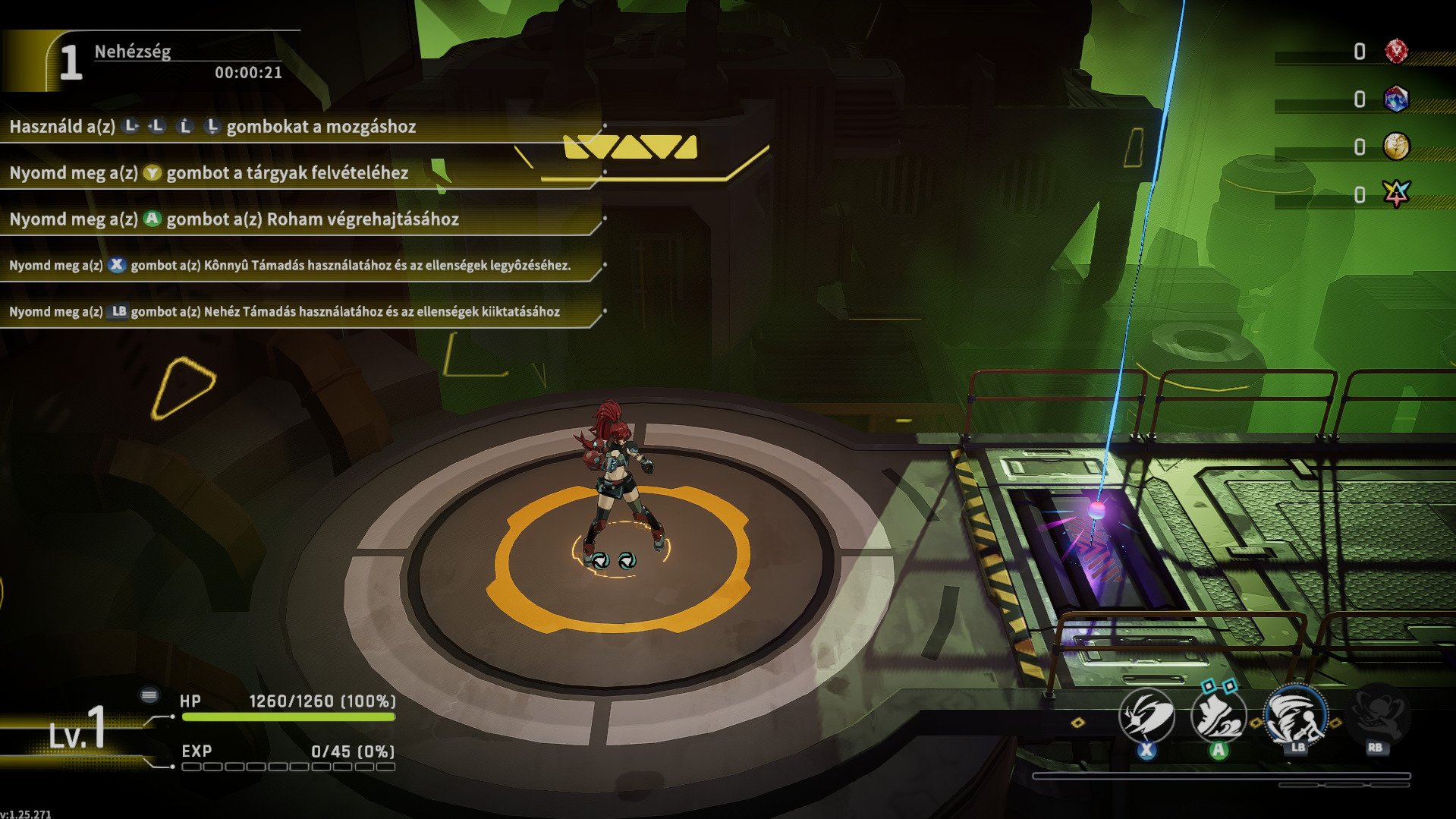Viewport: 1456px width, 819px height.
Task: Trigger the Heavy Attack skill icon
Action: coord(1296,715)
